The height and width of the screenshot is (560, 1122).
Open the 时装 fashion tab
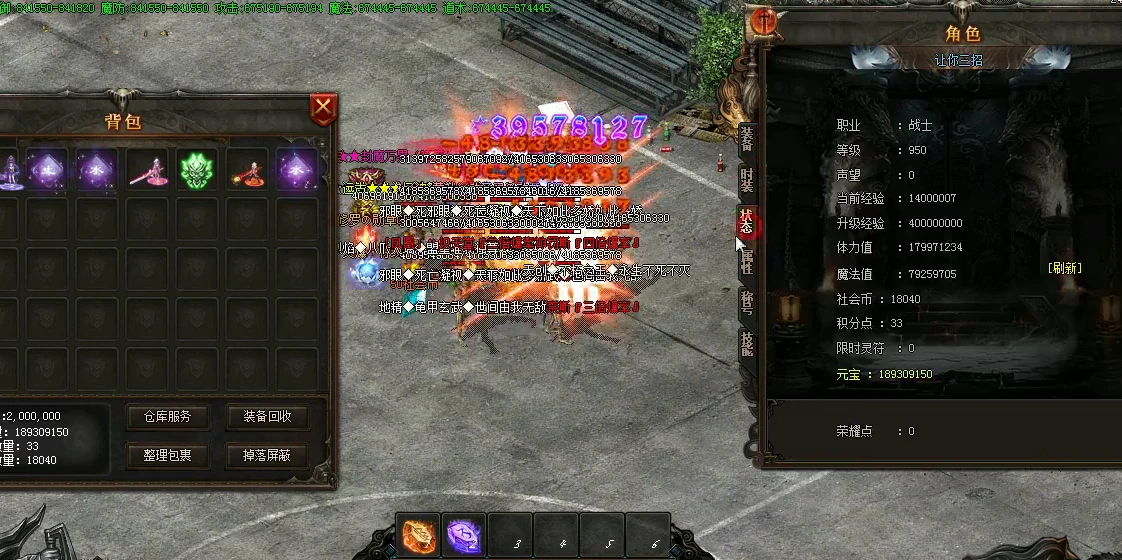(747, 181)
